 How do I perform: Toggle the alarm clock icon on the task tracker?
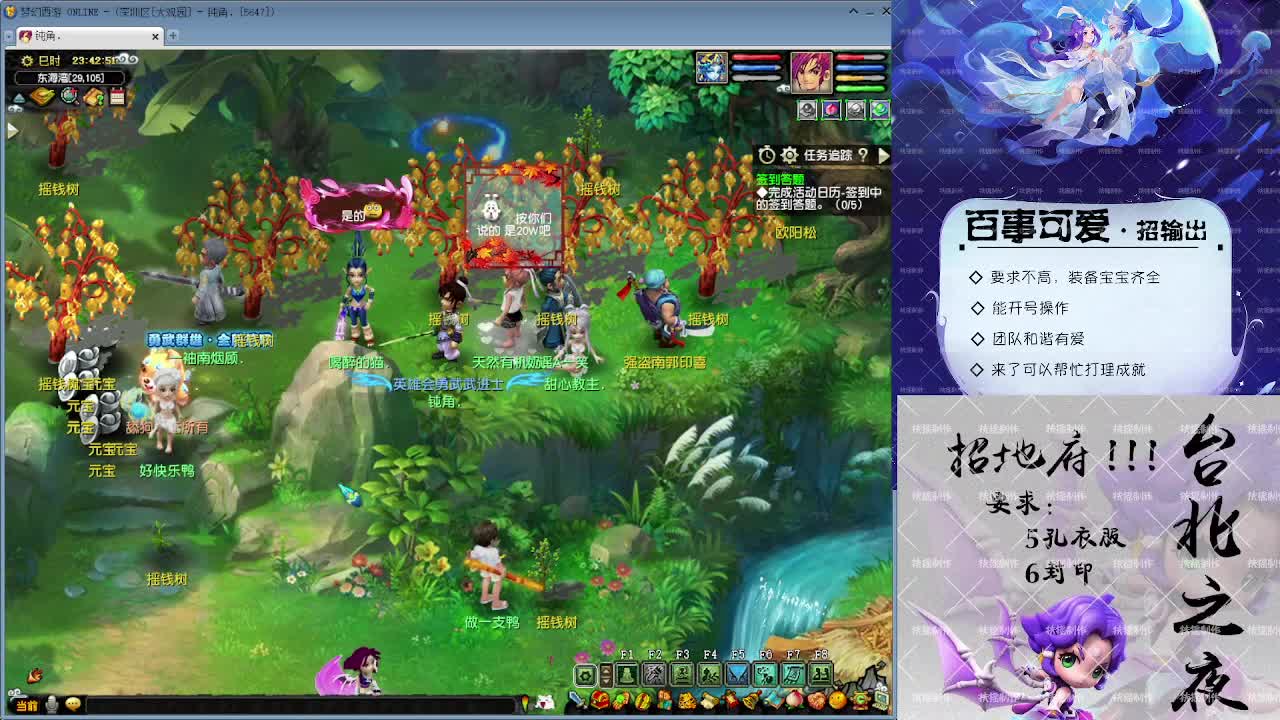coord(766,155)
